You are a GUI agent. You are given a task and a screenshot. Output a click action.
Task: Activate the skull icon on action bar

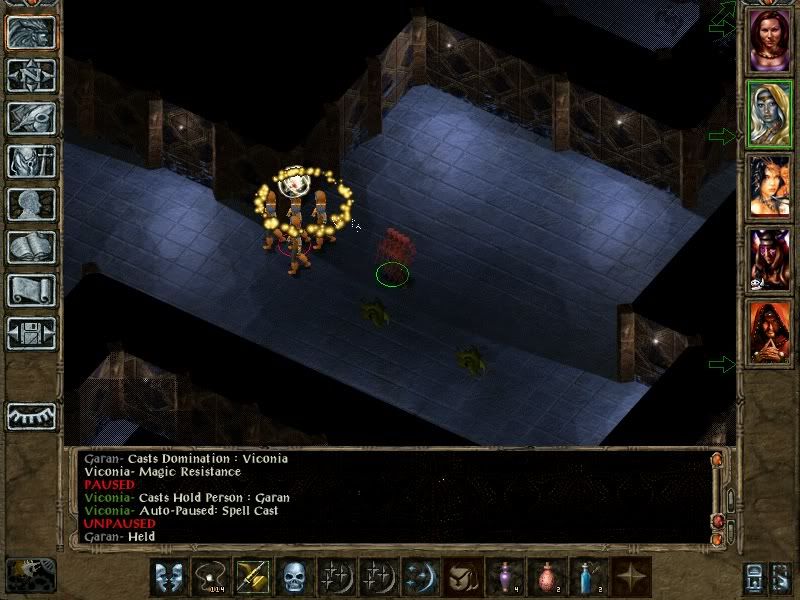tap(295, 577)
